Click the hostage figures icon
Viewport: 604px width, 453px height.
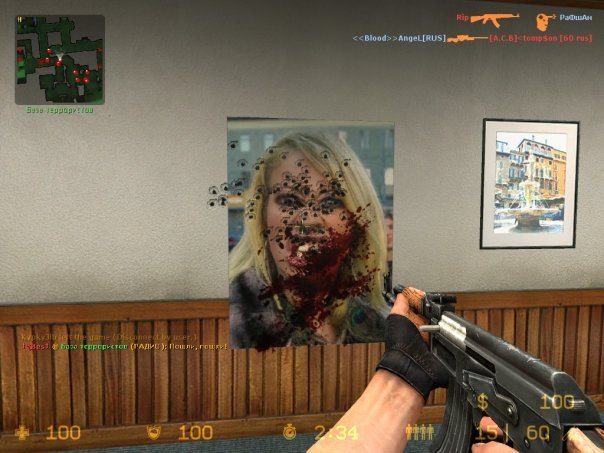pyautogui.click(x=418, y=432)
